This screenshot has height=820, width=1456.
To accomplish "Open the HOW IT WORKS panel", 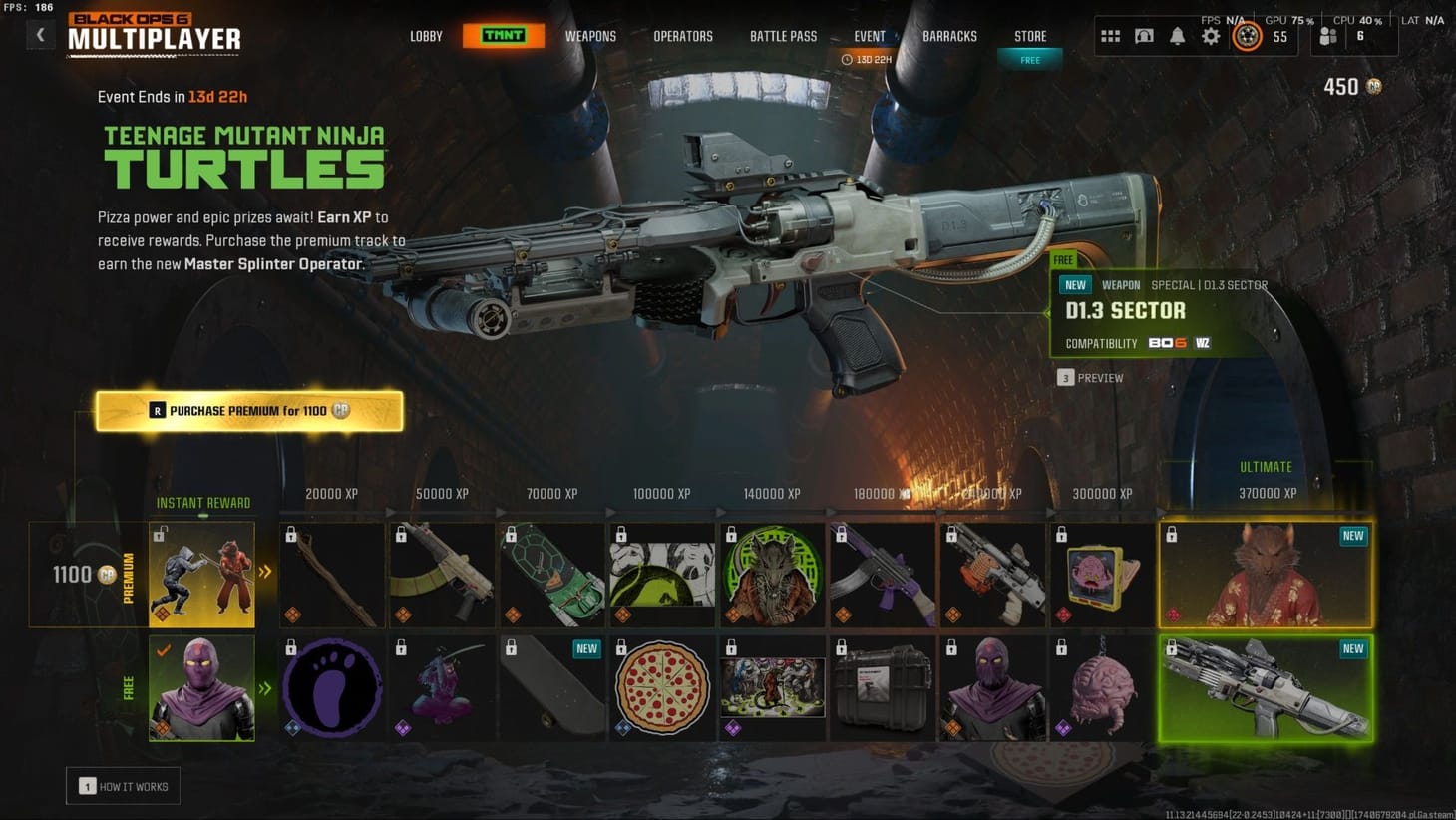I will coord(123,786).
